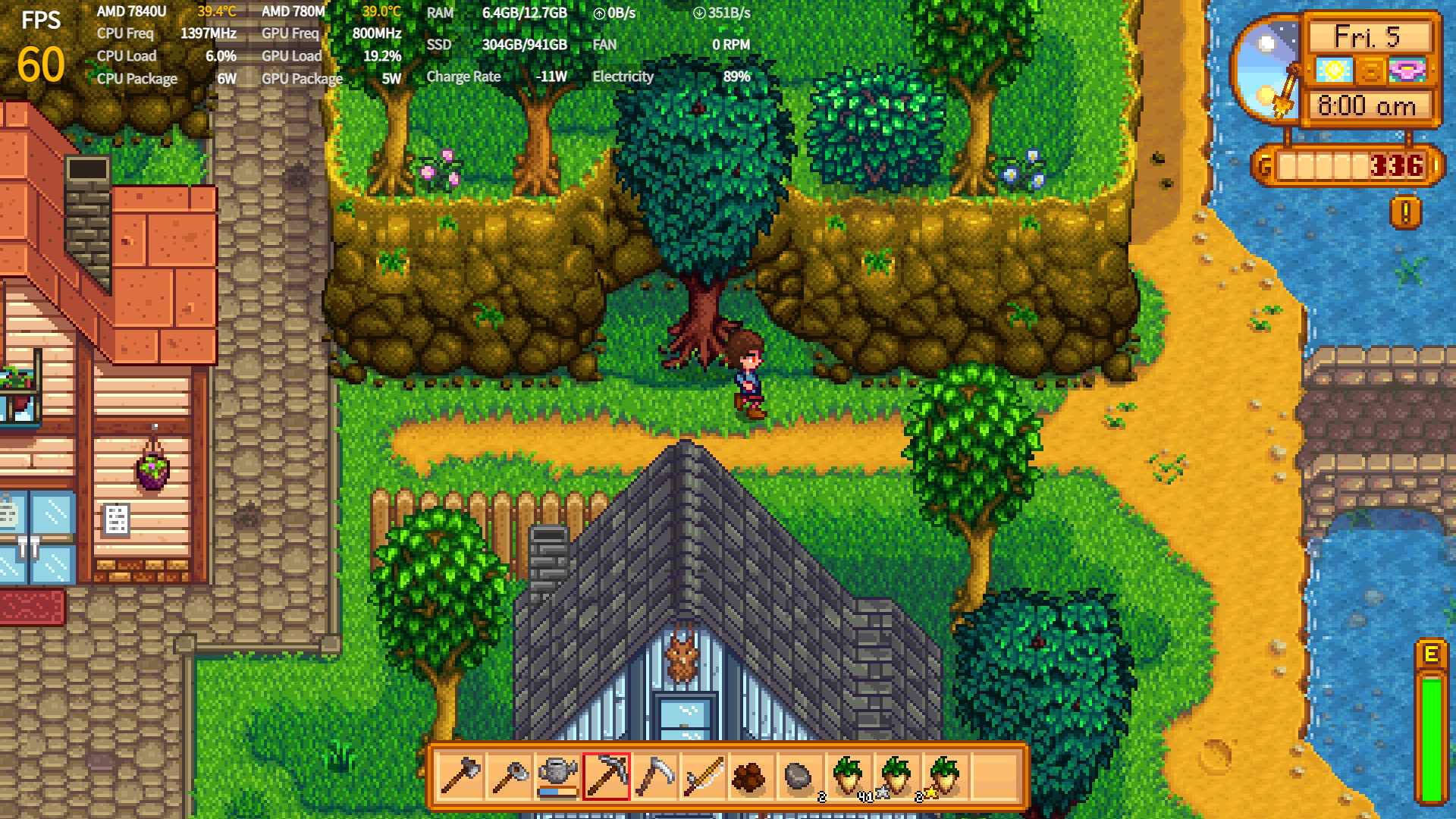Choose the watering can slot
This screenshot has height=819, width=1456.
coord(557,777)
